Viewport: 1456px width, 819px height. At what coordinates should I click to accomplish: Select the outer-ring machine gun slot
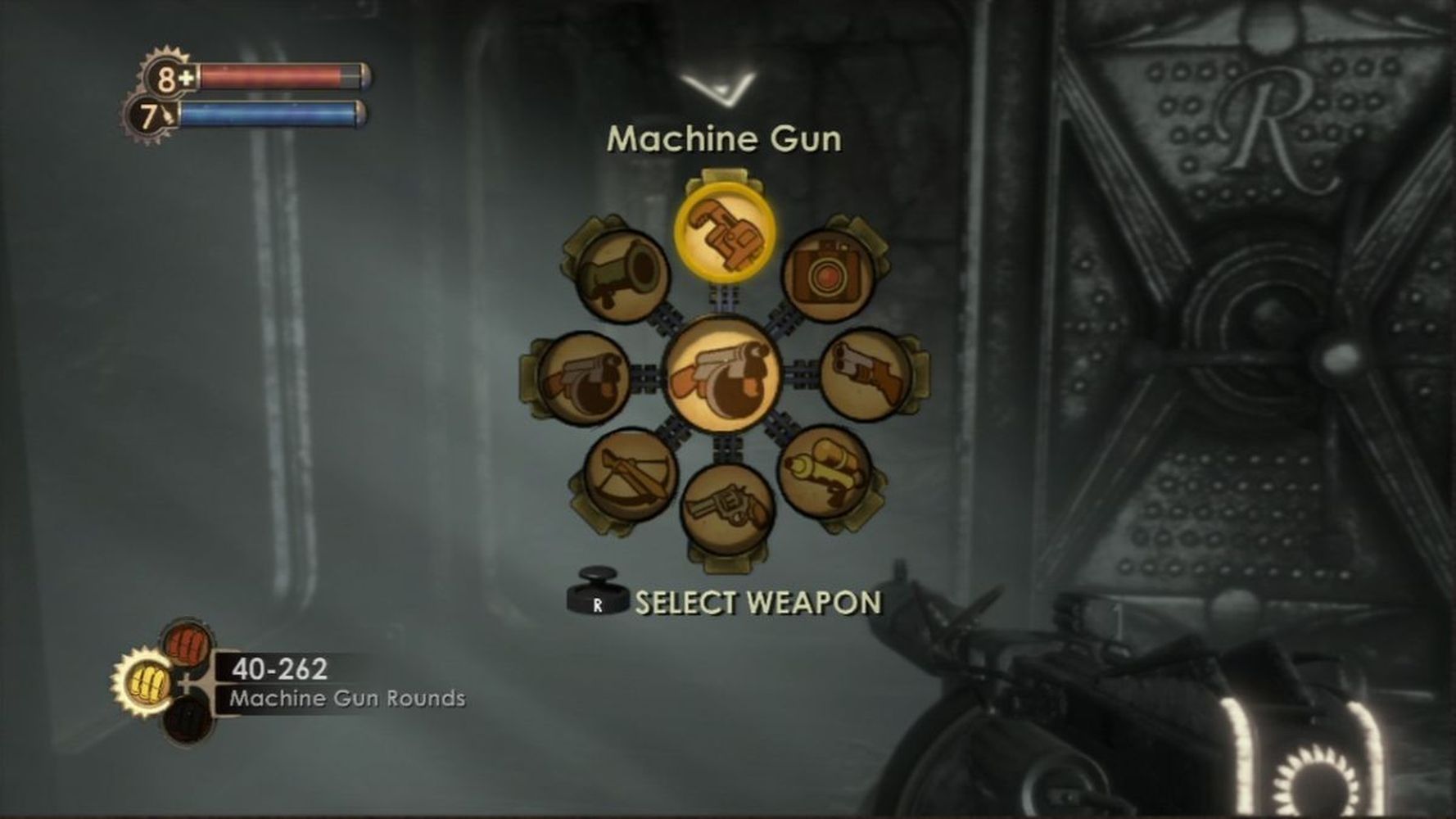(x=584, y=378)
